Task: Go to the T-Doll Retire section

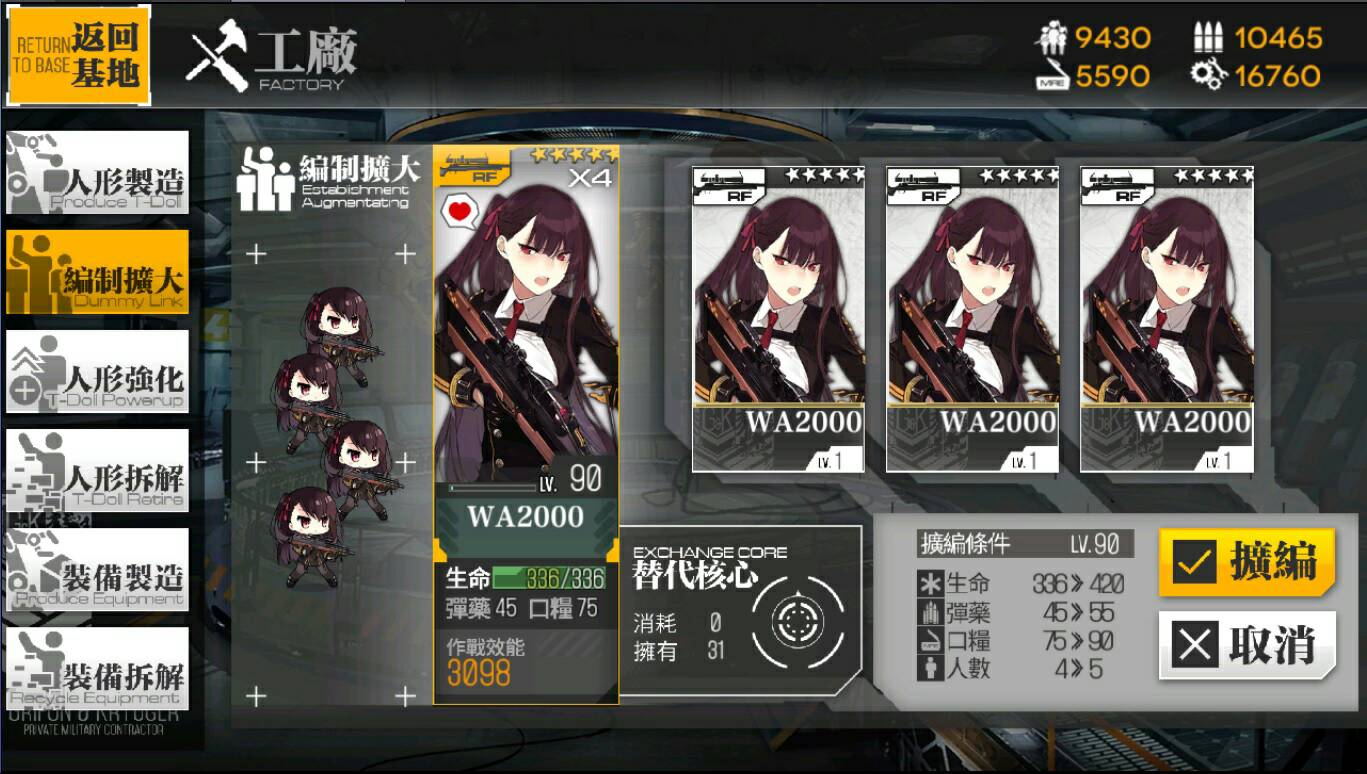Action: point(97,470)
